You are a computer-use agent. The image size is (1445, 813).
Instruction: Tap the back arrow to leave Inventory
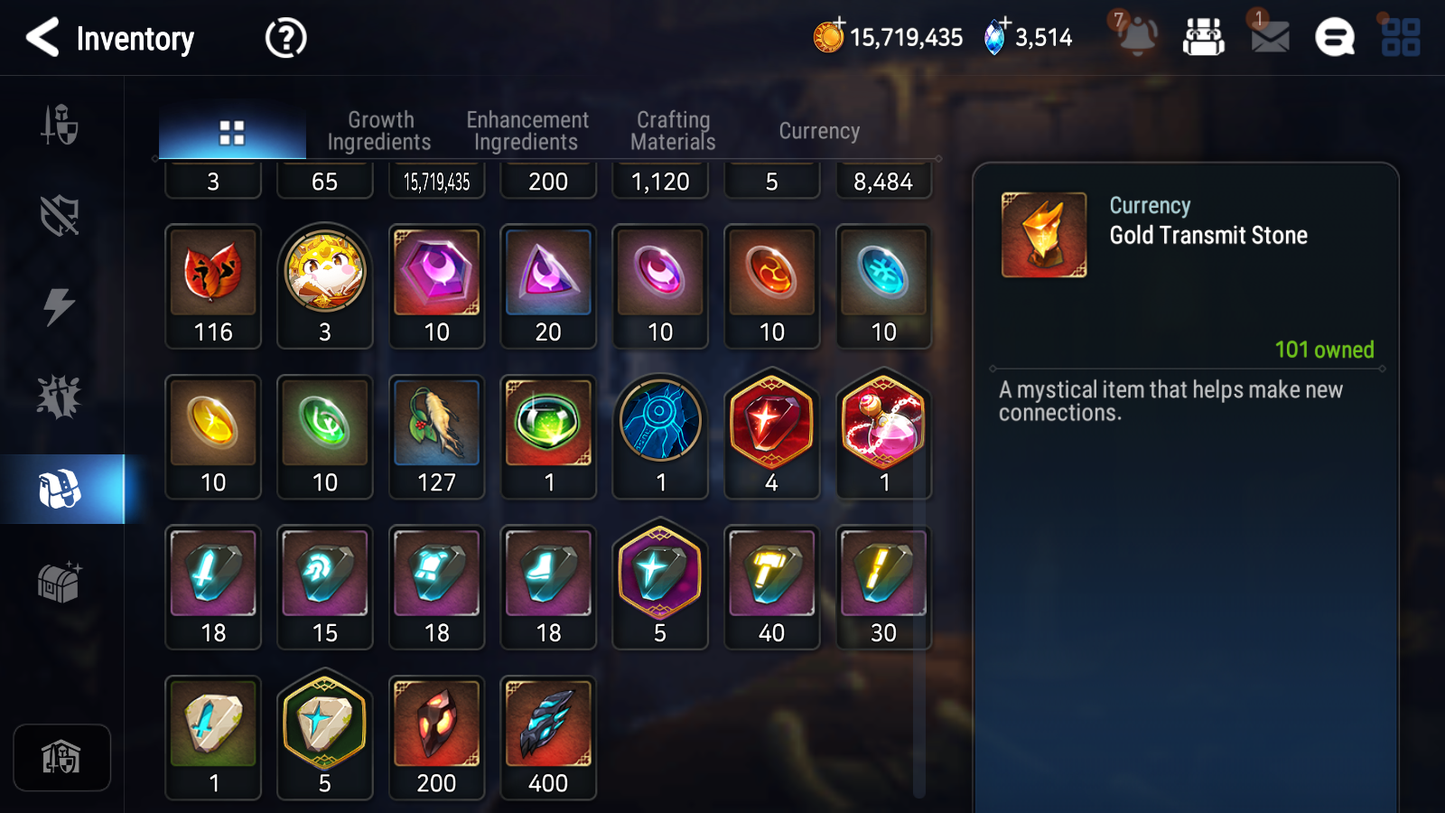[42, 38]
